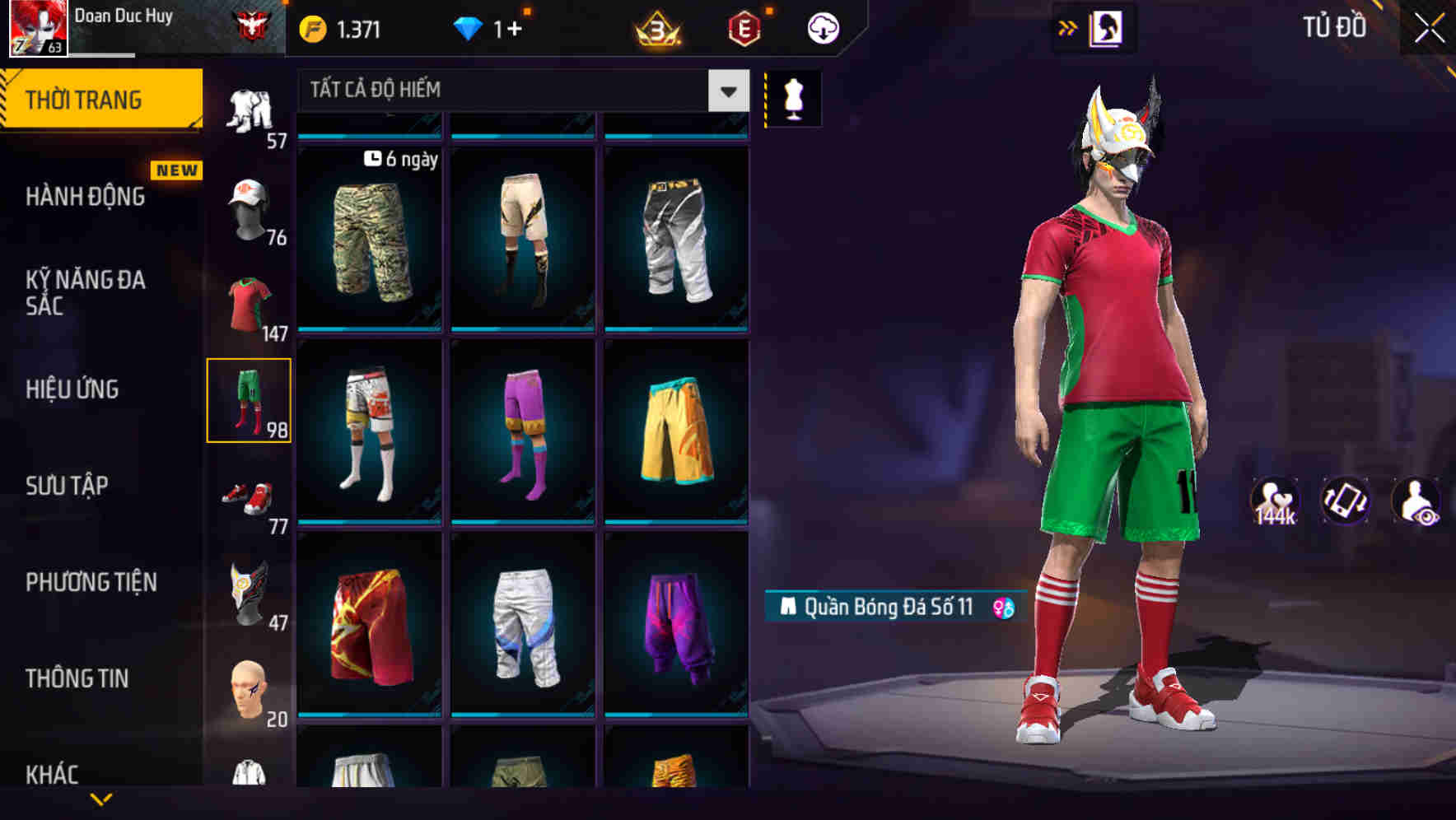
Task: Open the mannequin outfit preview icon
Action: point(792,97)
